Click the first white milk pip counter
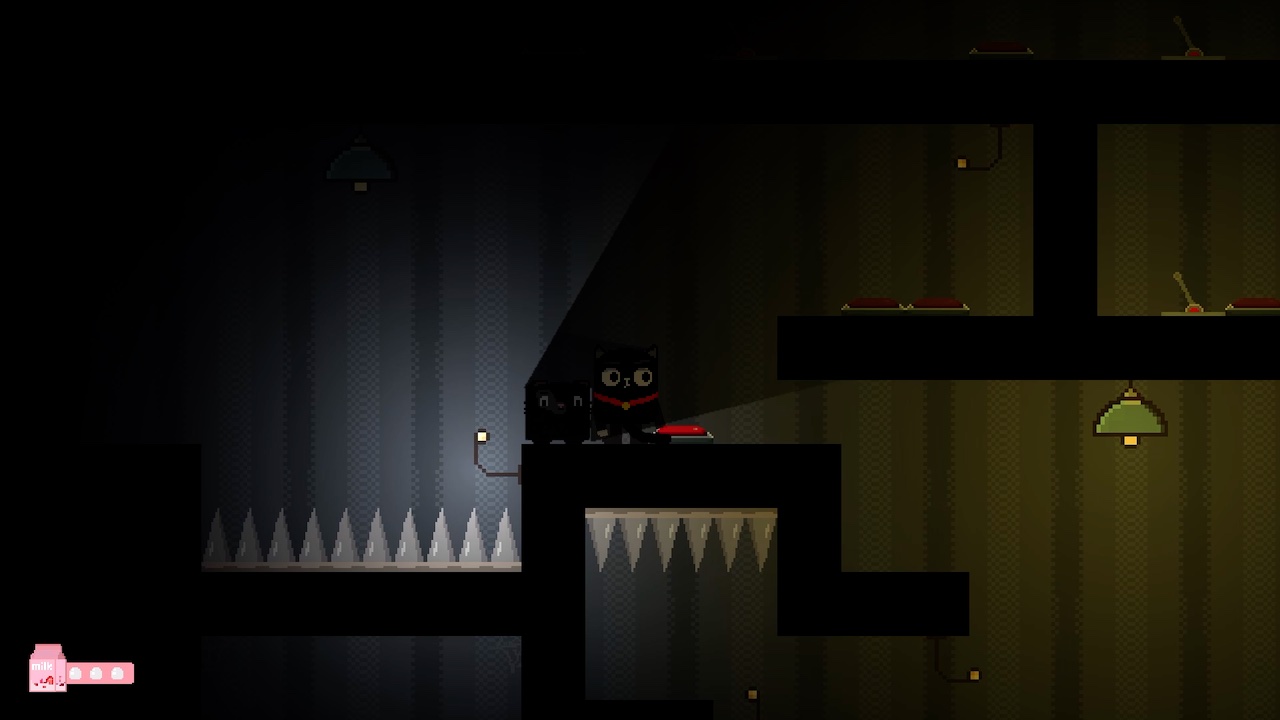 click(x=77, y=673)
